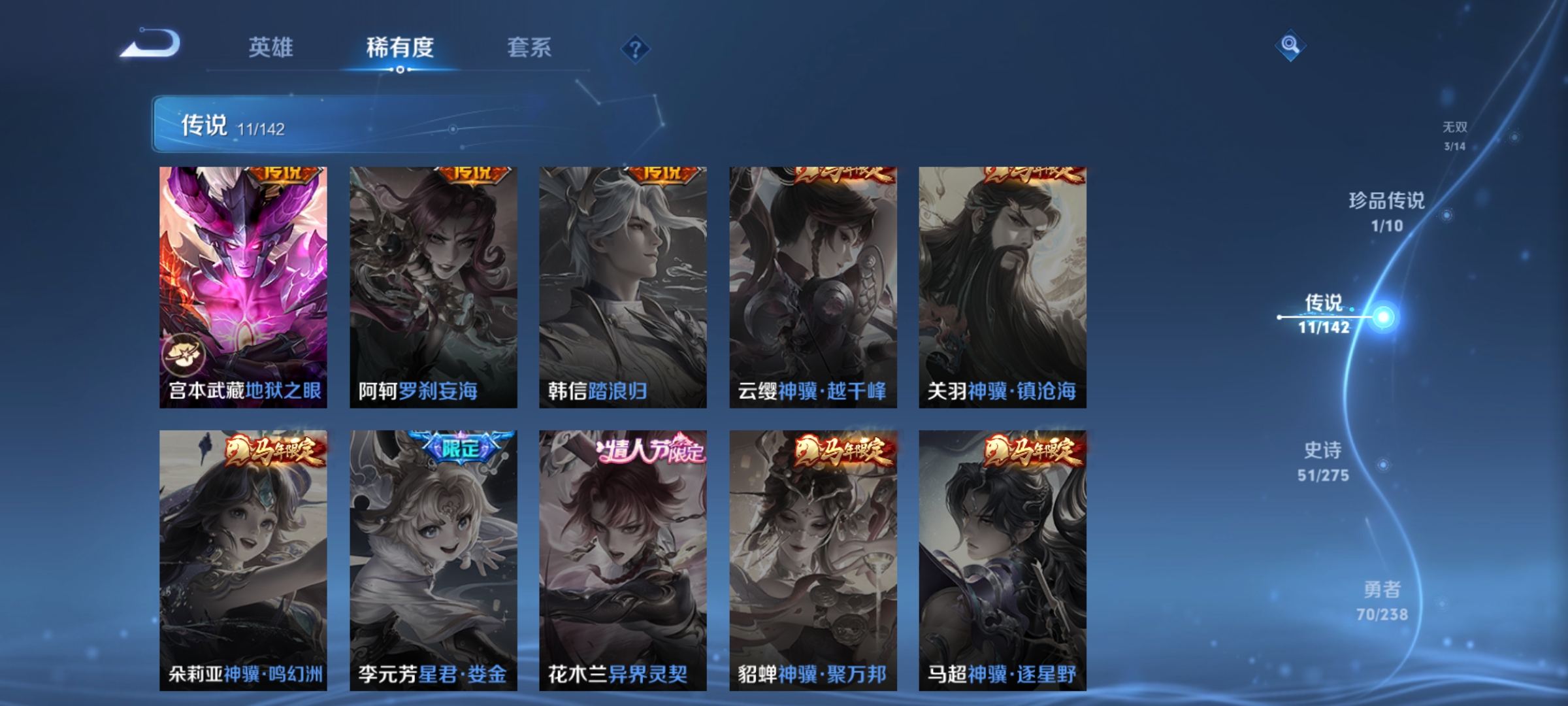Switch to the 套系 tab
The height and width of the screenshot is (706, 1568).
[x=530, y=47]
